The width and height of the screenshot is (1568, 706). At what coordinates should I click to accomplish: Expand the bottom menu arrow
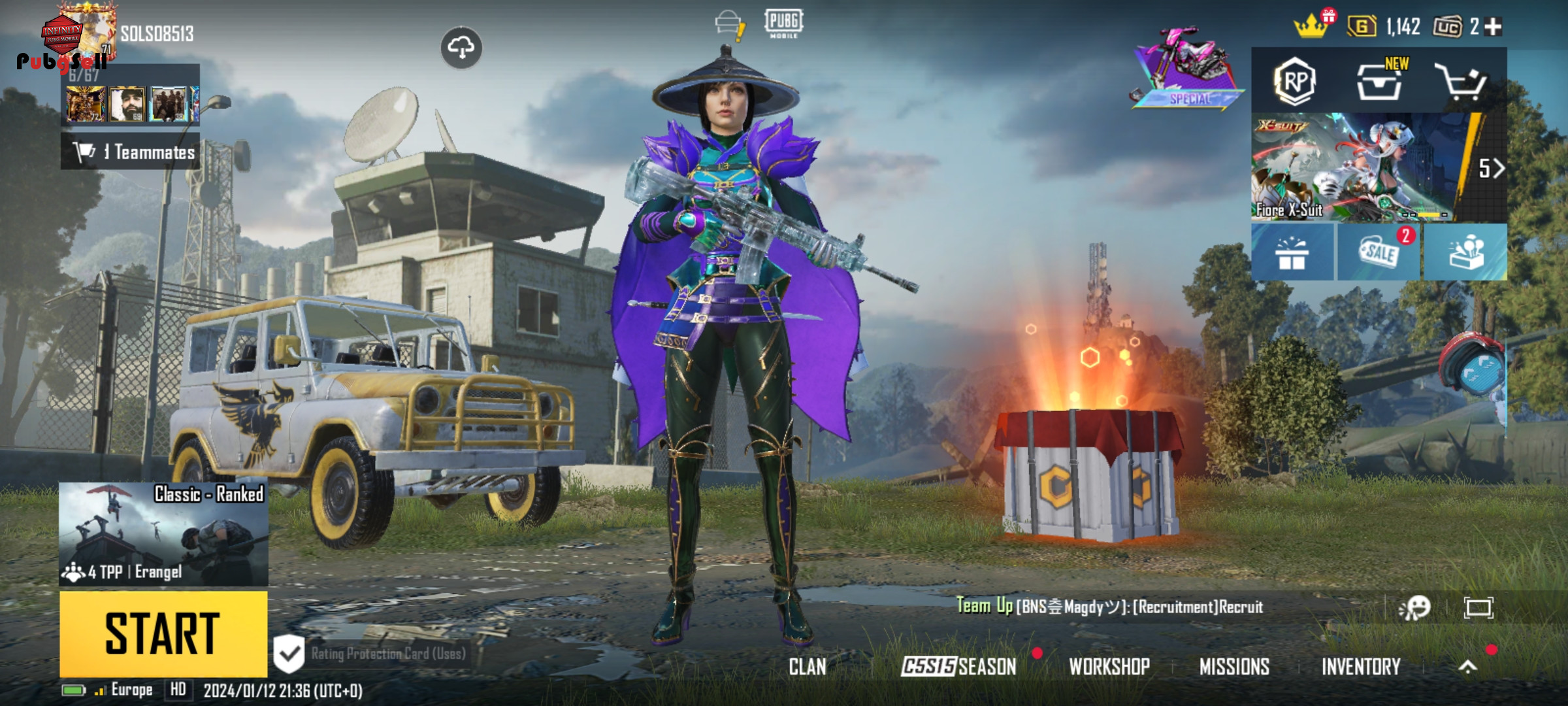tap(1467, 667)
